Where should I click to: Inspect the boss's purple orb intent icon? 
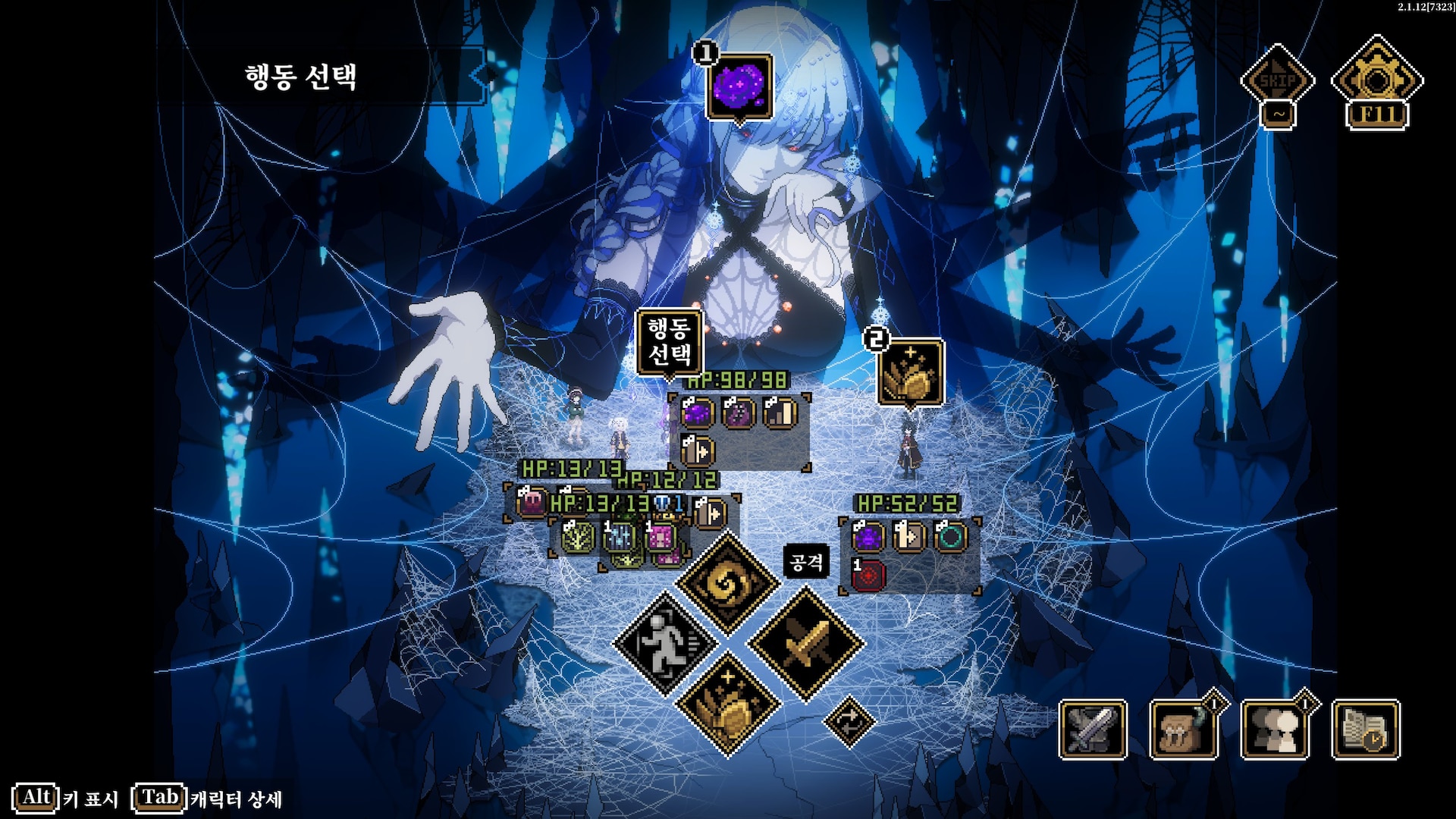coord(739,86)
